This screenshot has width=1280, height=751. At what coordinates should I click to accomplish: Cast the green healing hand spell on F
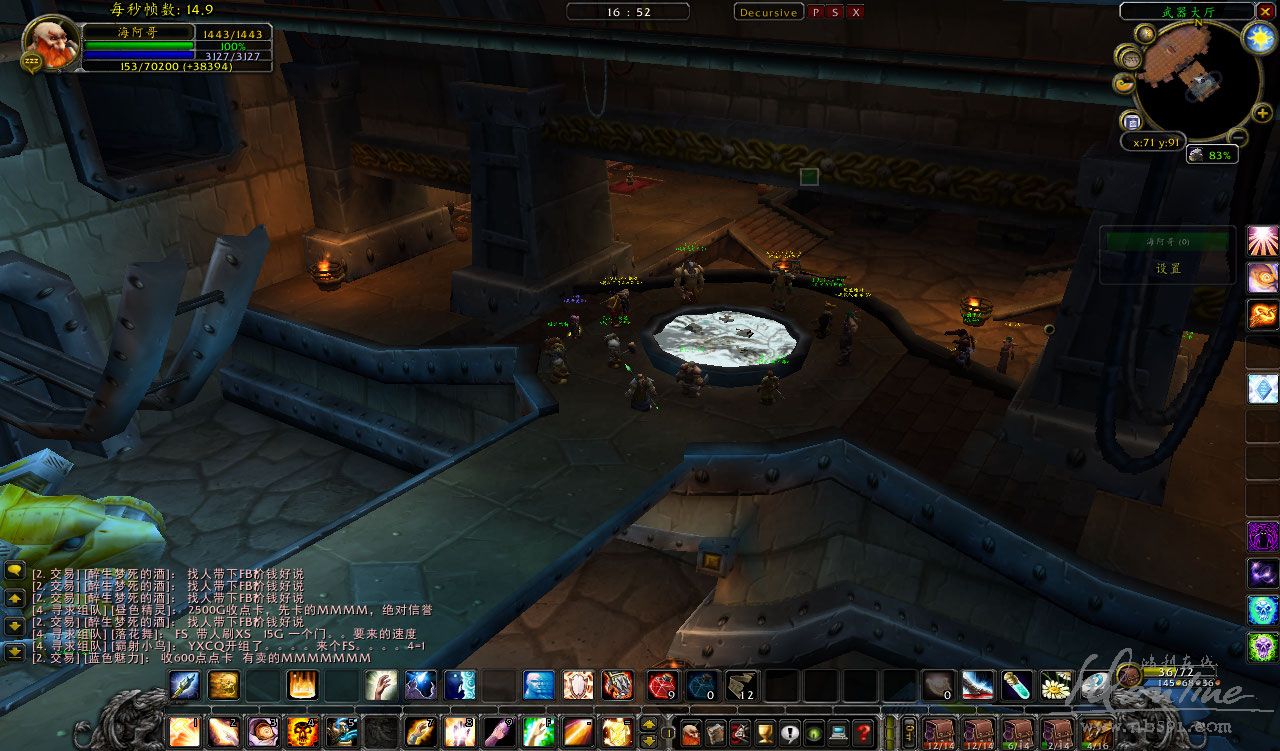coord(538,732)
